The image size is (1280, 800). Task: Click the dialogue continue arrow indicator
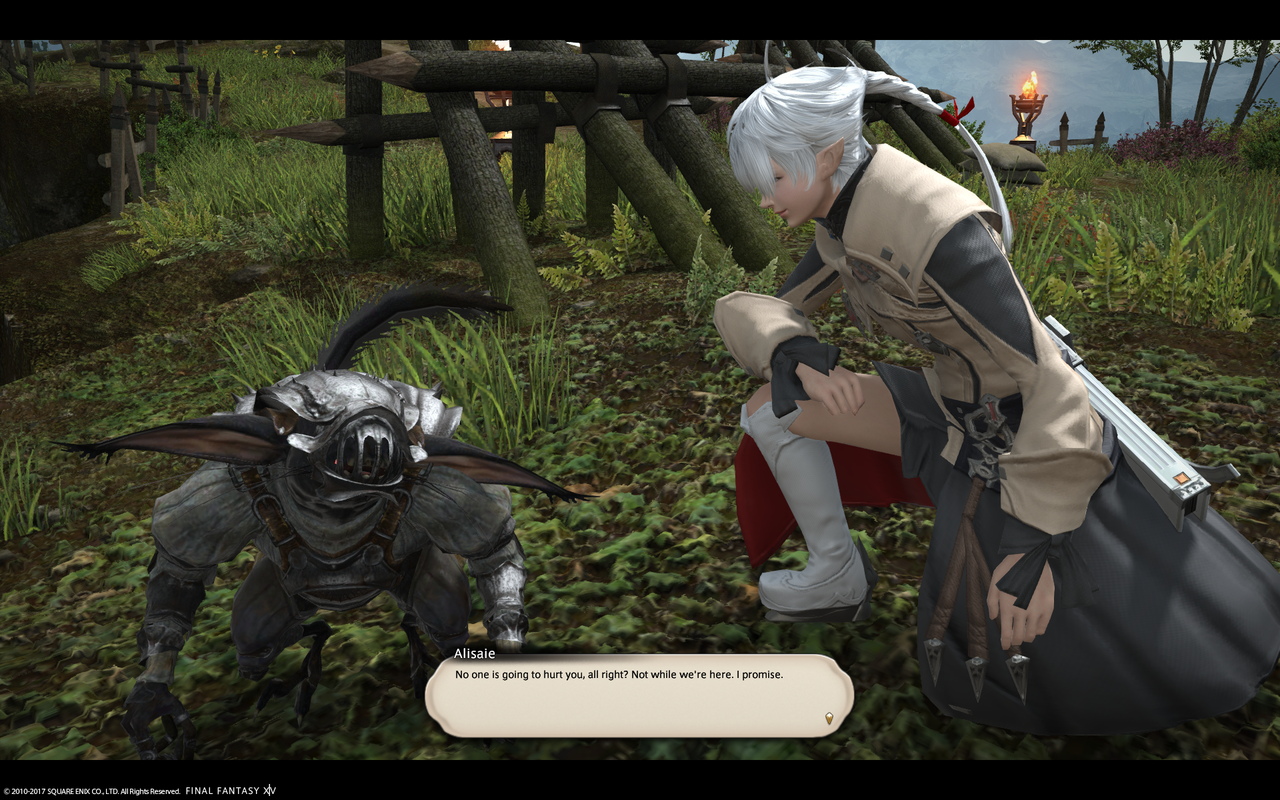tap(828, 718)
